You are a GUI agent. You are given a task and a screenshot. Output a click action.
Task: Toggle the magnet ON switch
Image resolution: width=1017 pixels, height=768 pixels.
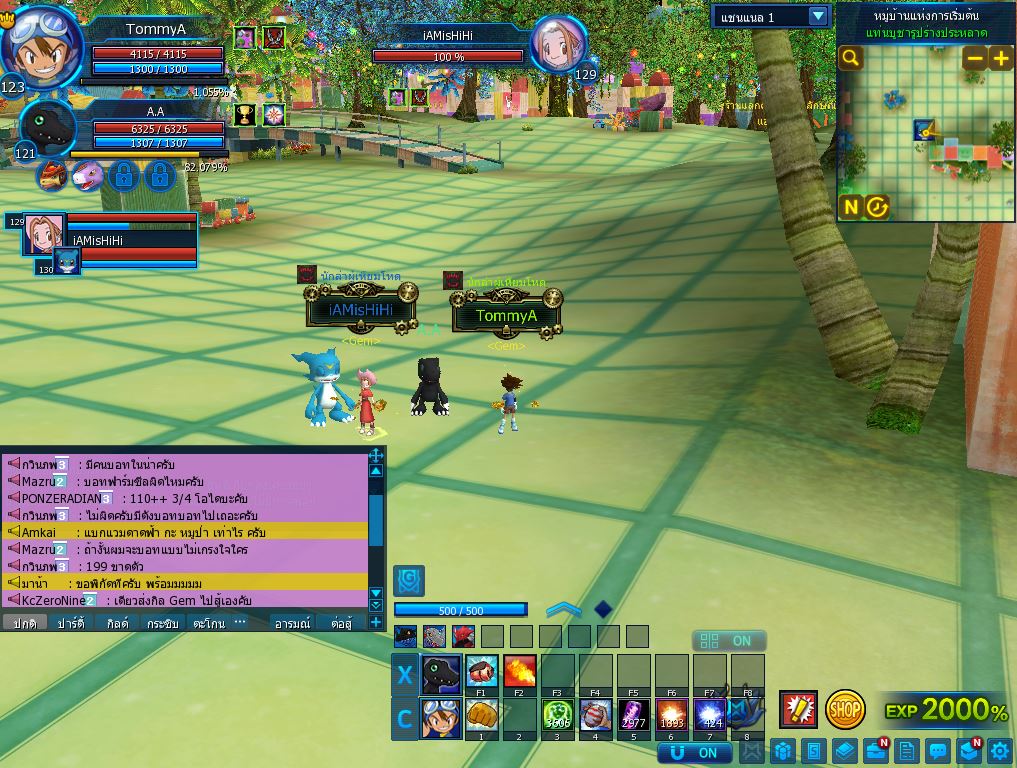pyautogui.click(x=691, y=752)
